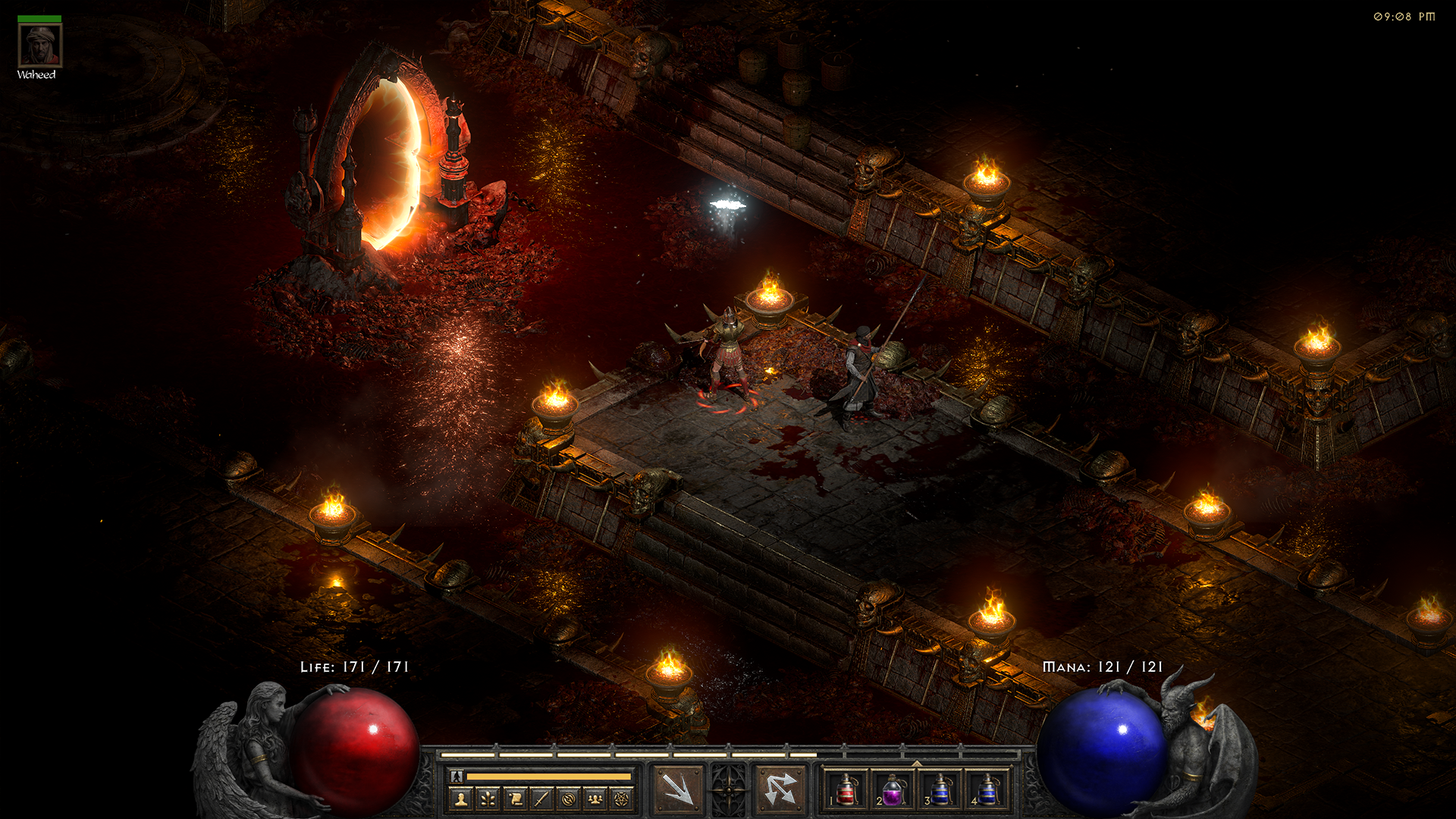
Task: Open the automap button
Action: pos(569,799)
